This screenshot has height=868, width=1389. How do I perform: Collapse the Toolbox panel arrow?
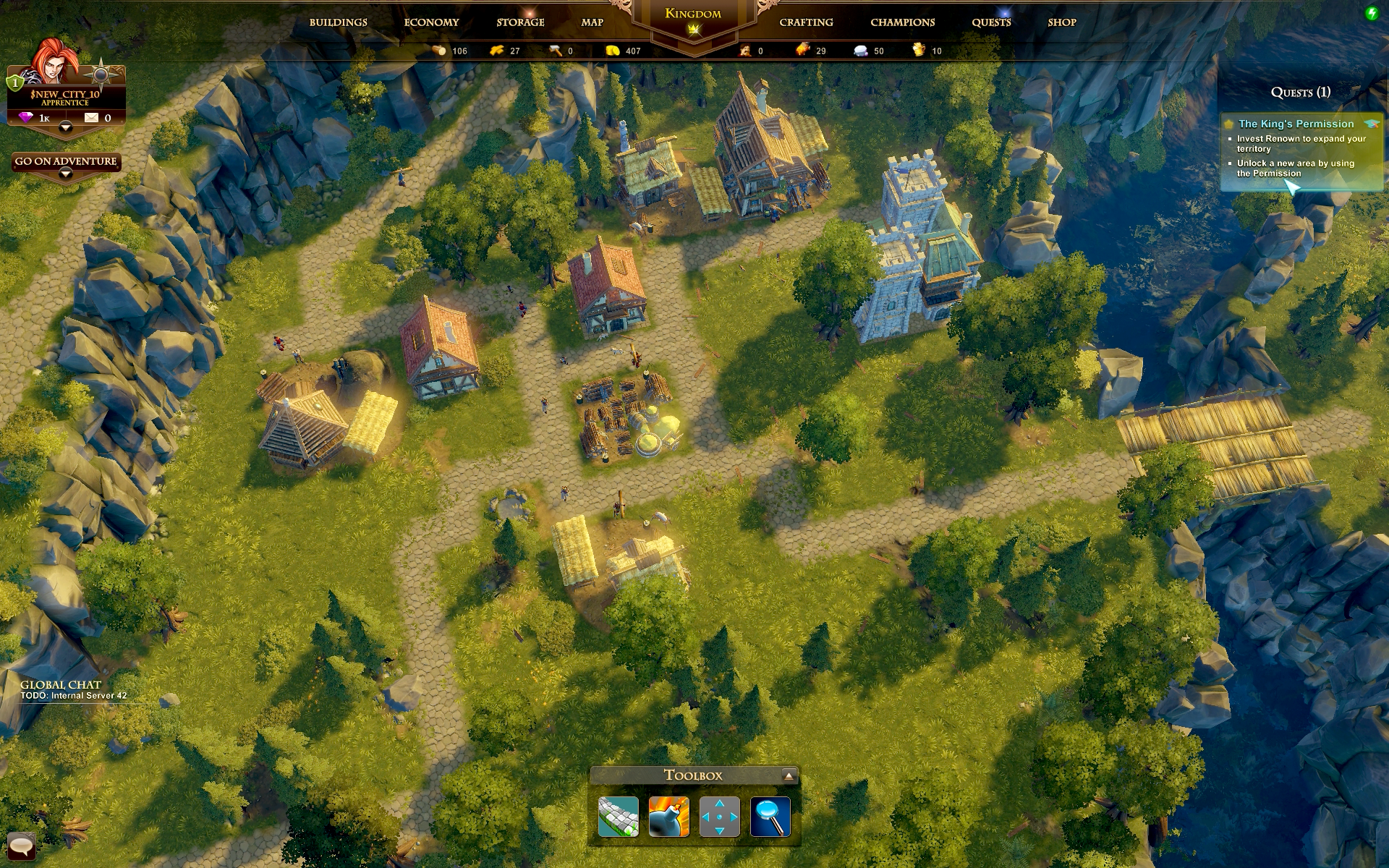[789, 775]
